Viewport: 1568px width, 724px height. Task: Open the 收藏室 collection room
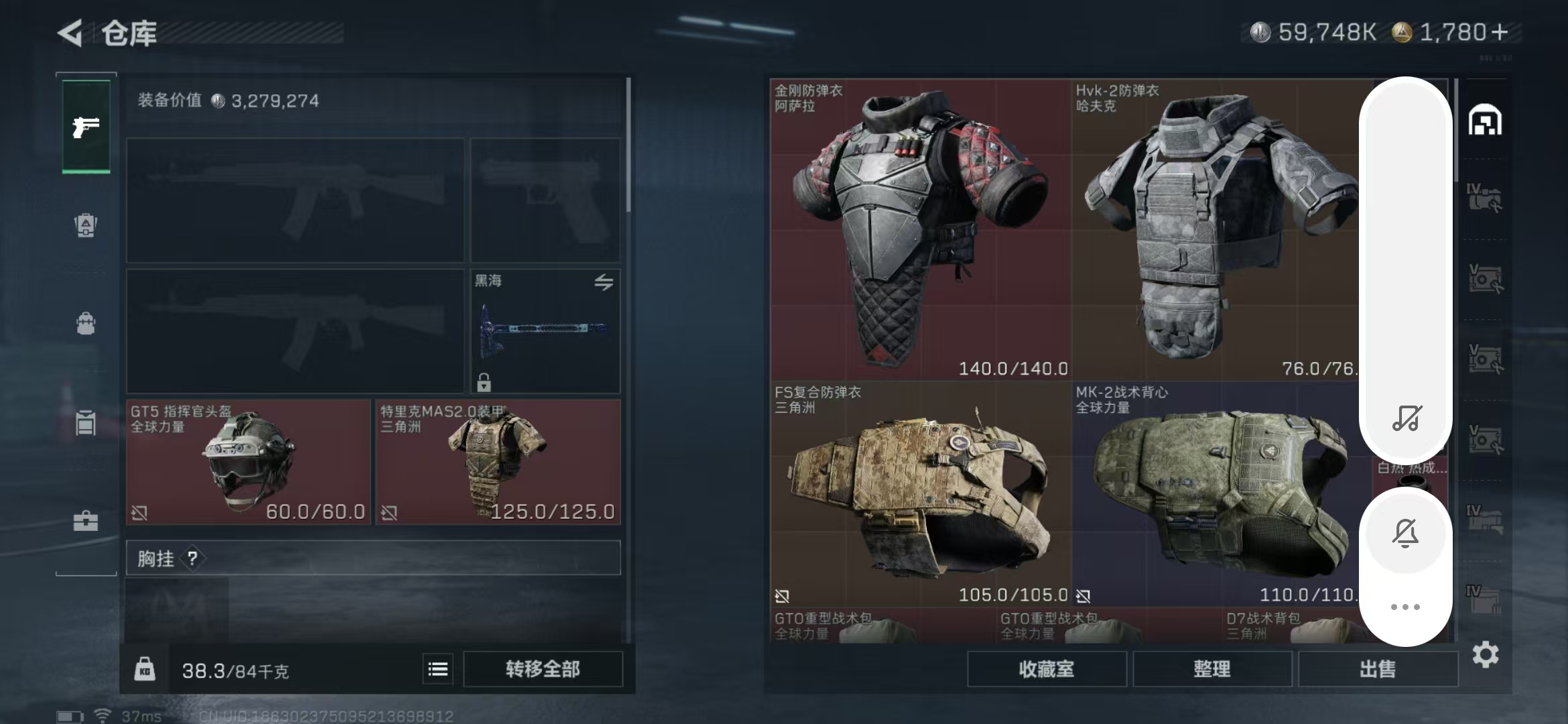pos(1046,669)
